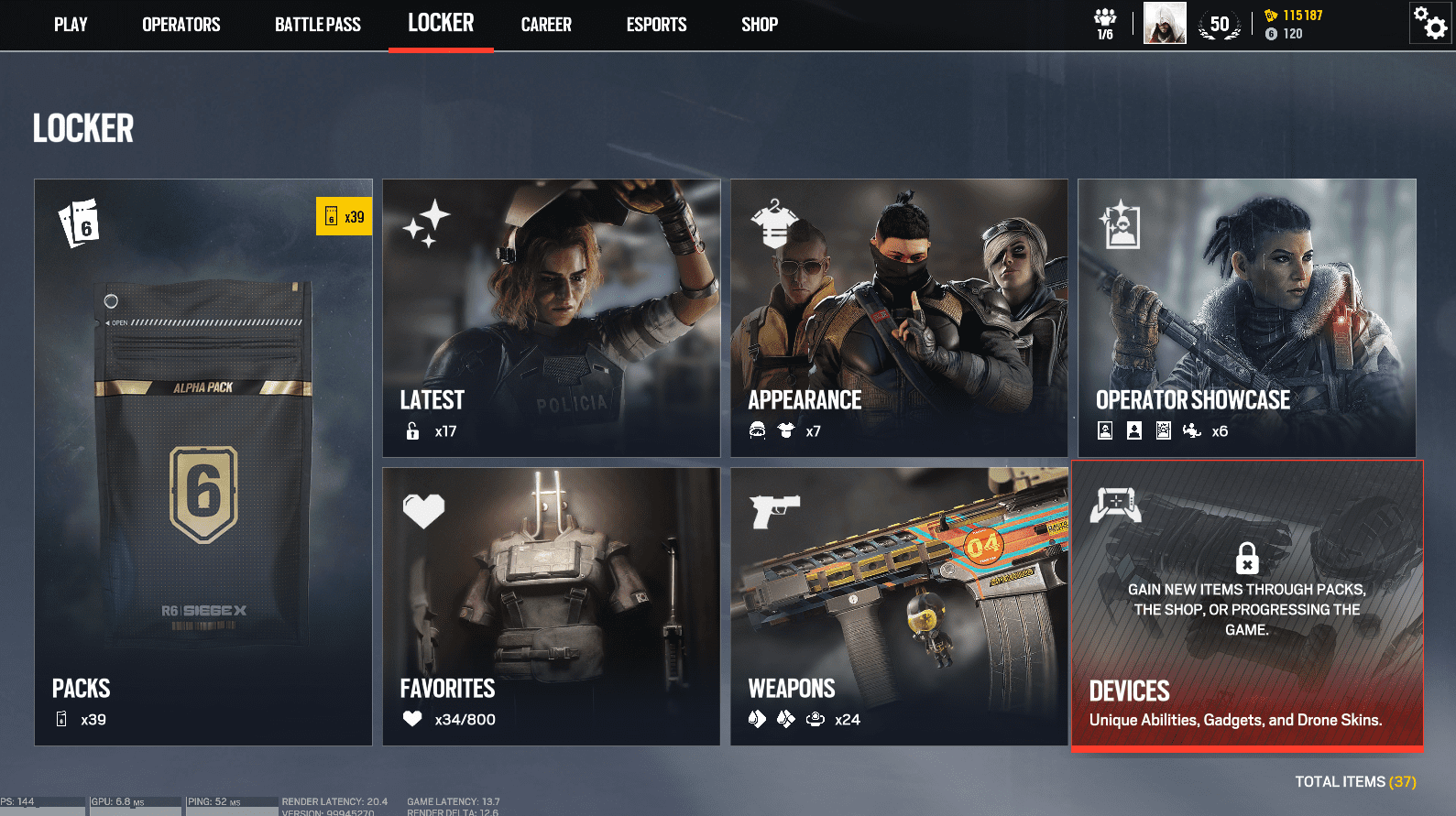Viewport: 1456px width, 816px height.
Task: Open the Devices section details
Action: pyautogui.click(x=1247, y=604)
